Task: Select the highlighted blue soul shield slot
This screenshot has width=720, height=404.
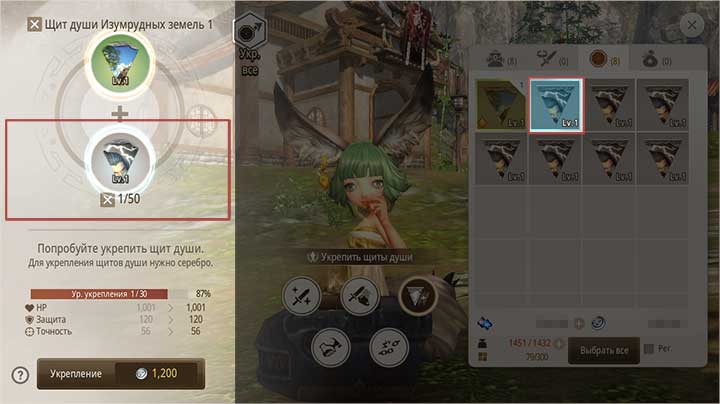Action: click(556, 105)
